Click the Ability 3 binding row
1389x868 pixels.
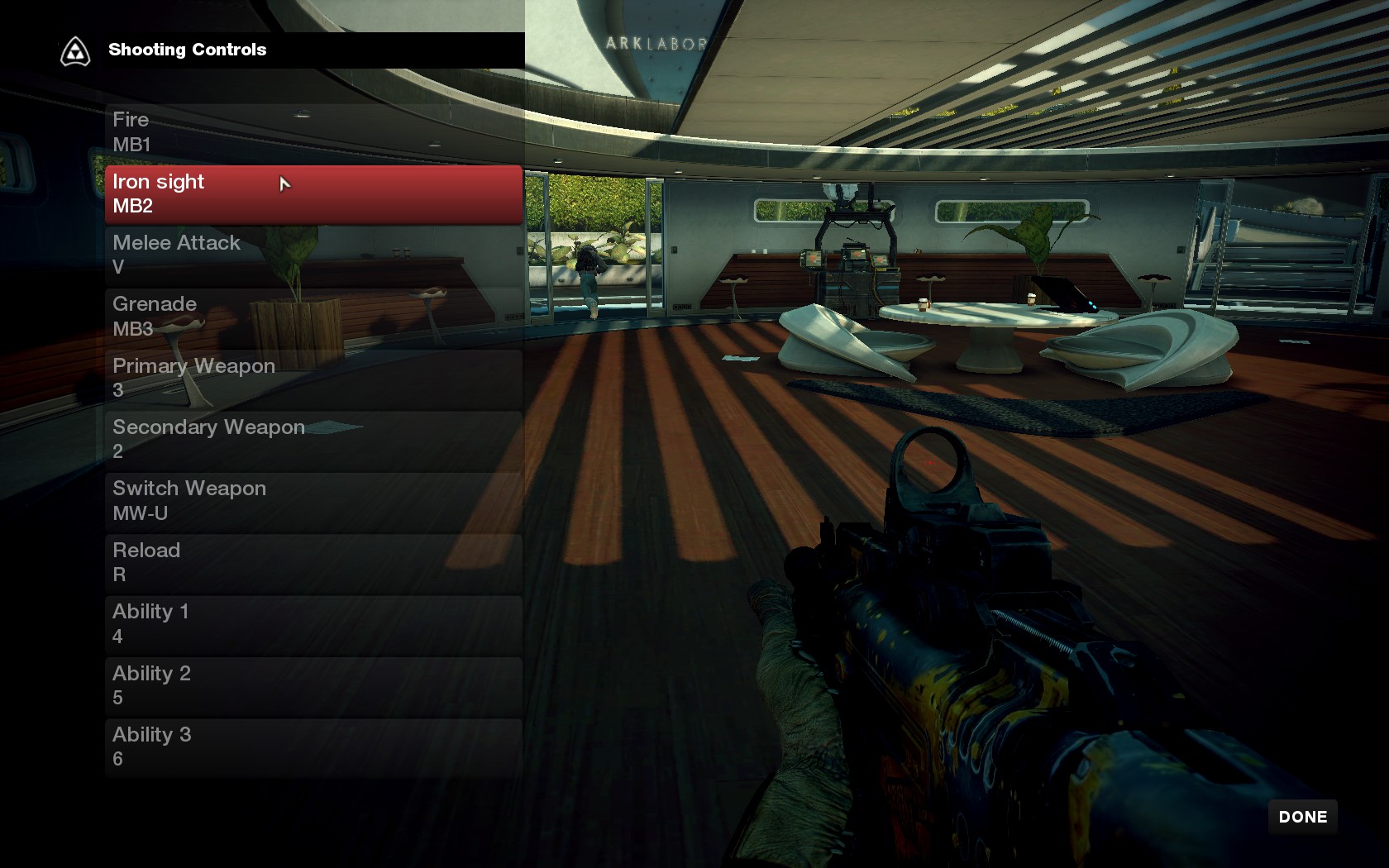coord(313,746)
